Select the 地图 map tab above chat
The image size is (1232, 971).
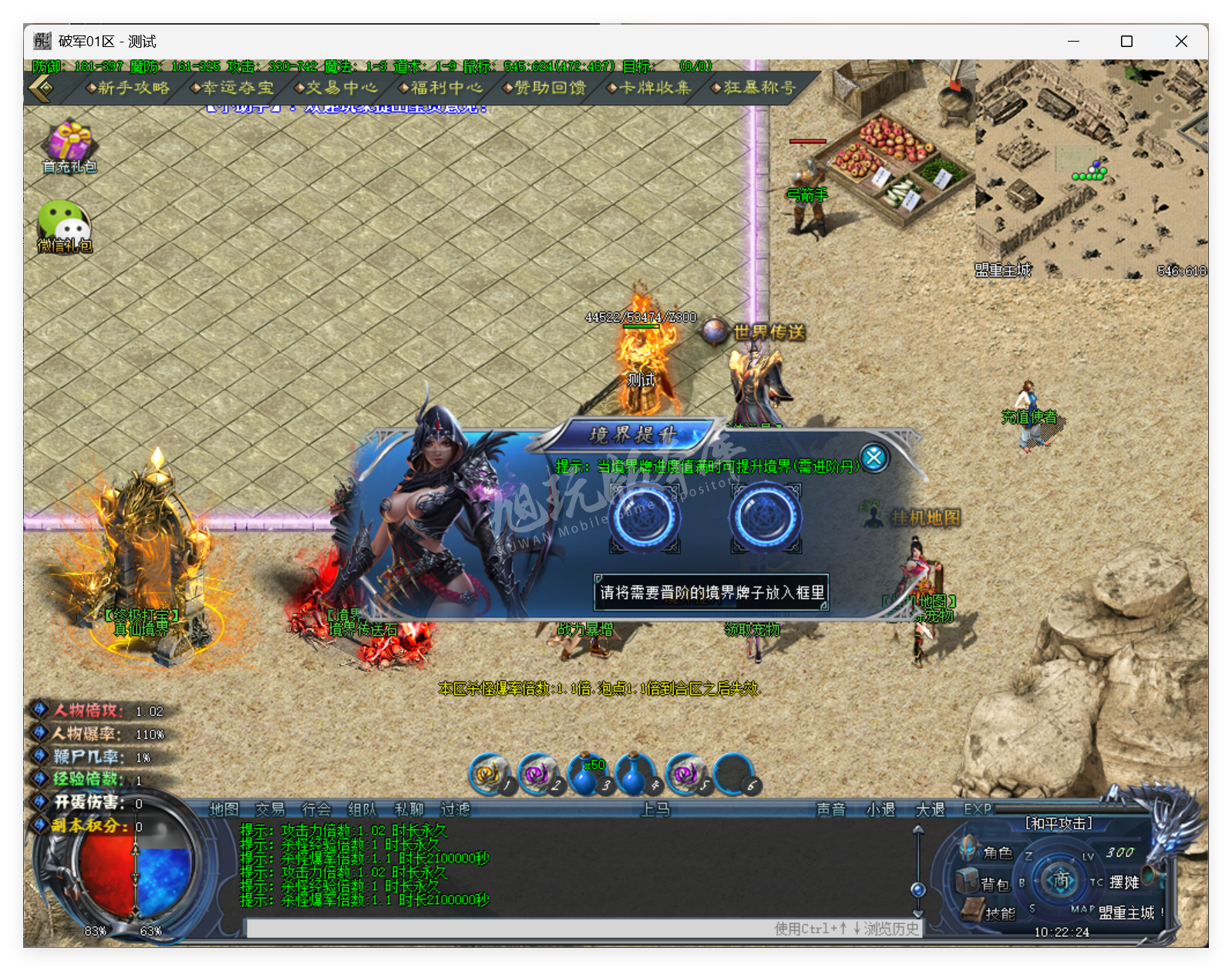click(224, 809)
